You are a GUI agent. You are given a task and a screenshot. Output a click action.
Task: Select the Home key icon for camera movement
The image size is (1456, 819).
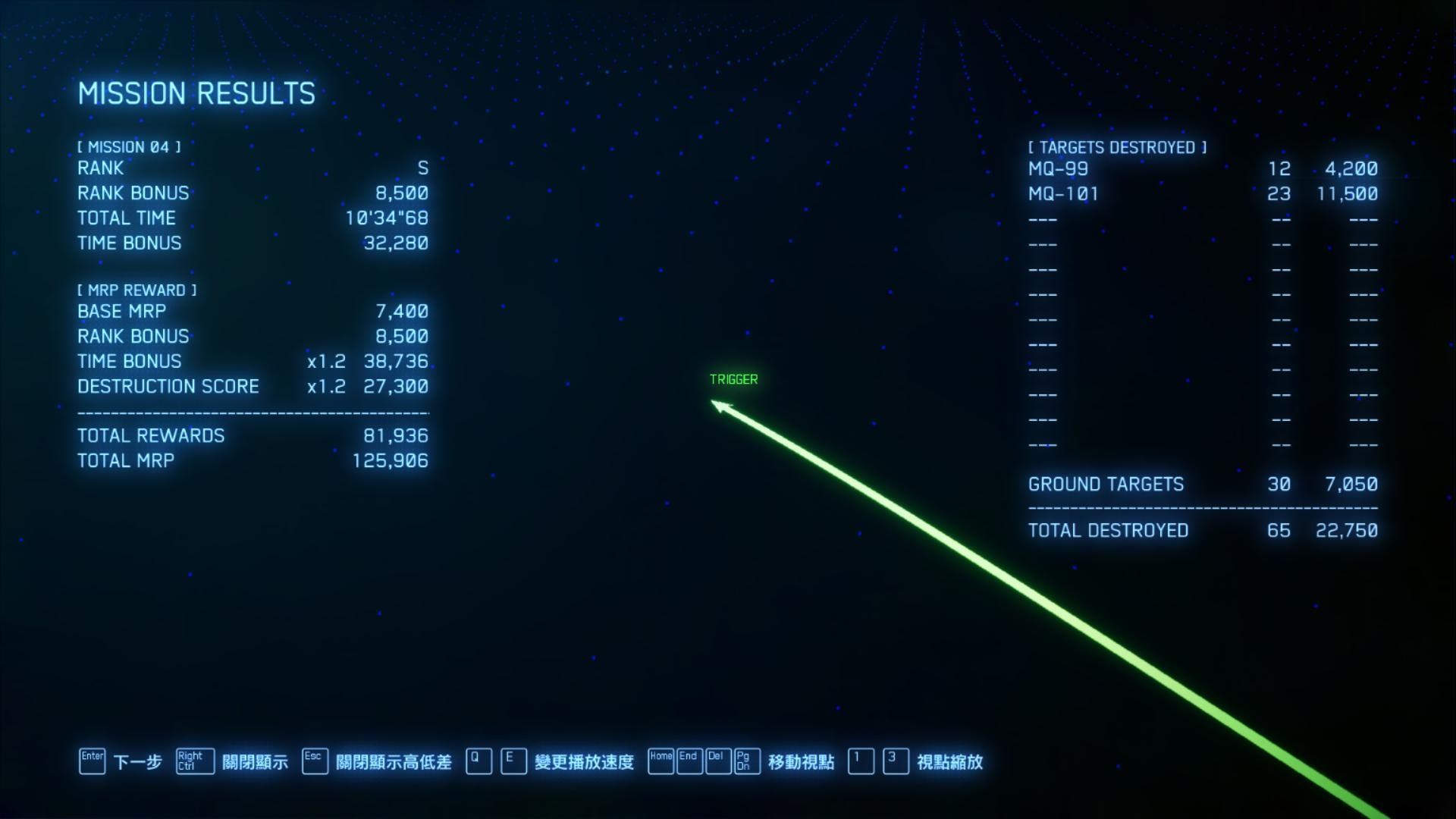[661, 761]
